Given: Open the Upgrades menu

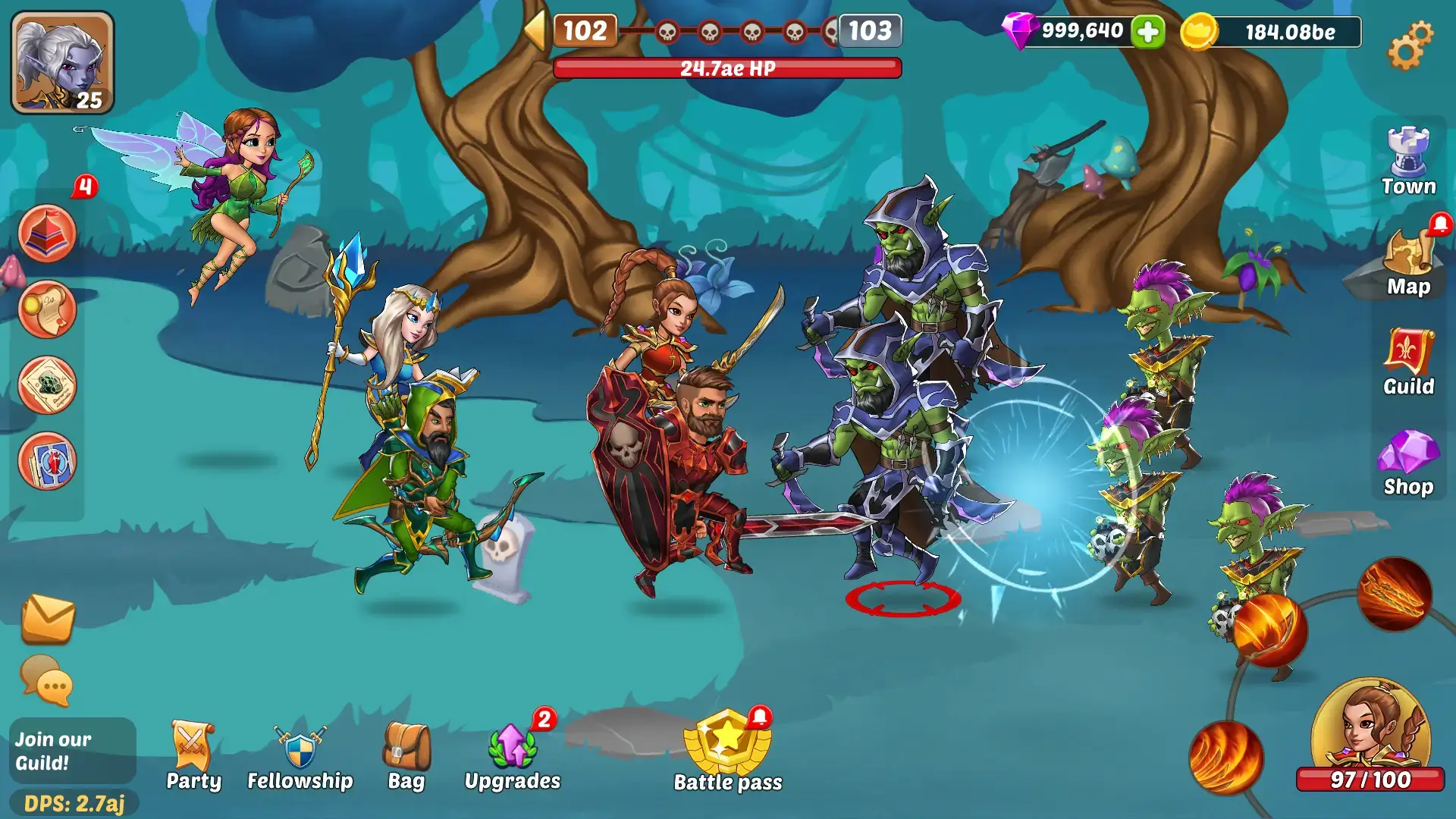Looking at the screenshot, I should pos(513,756).
